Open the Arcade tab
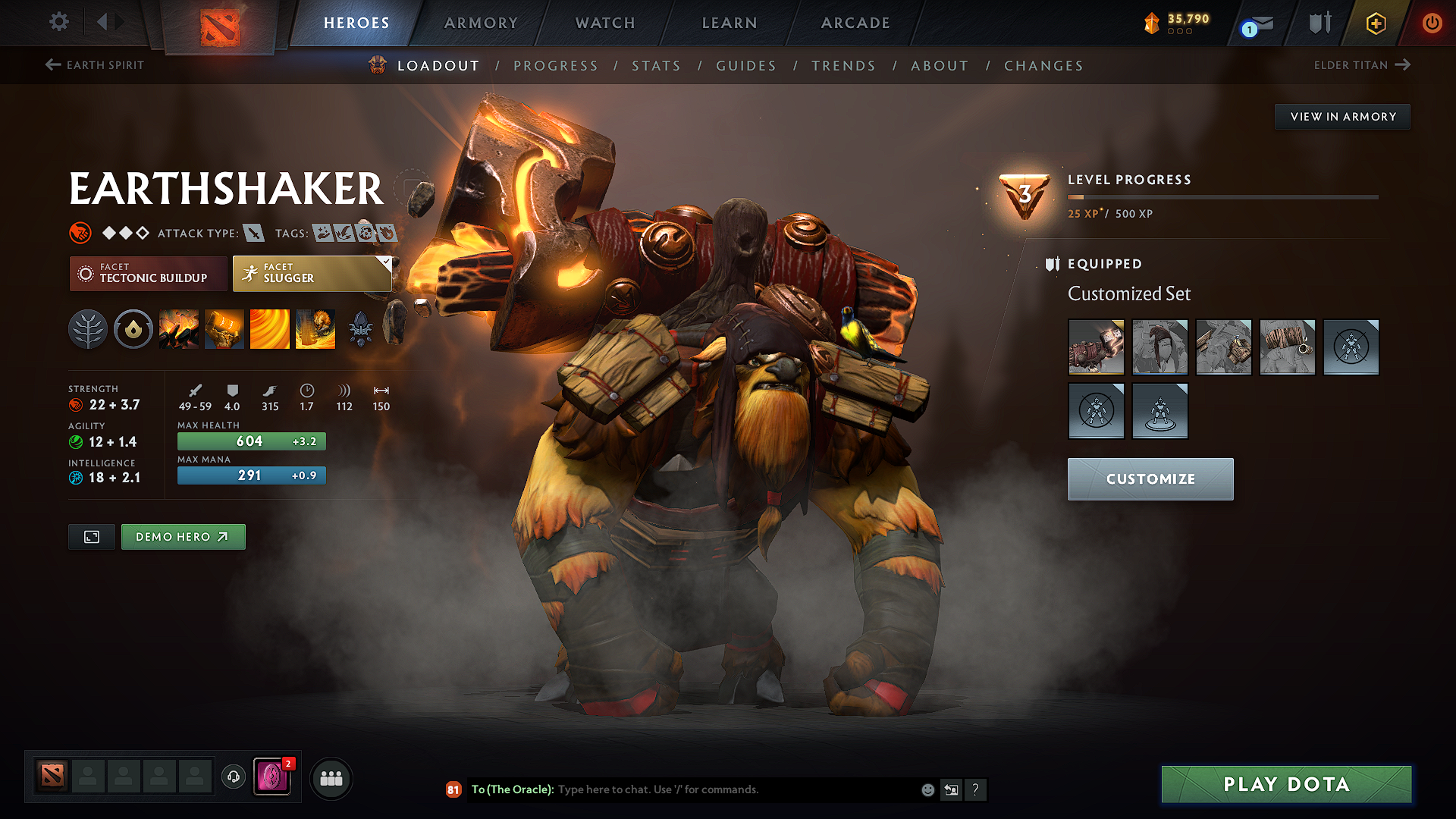This screenshot has width=1456, height=819. coord(855,23)
